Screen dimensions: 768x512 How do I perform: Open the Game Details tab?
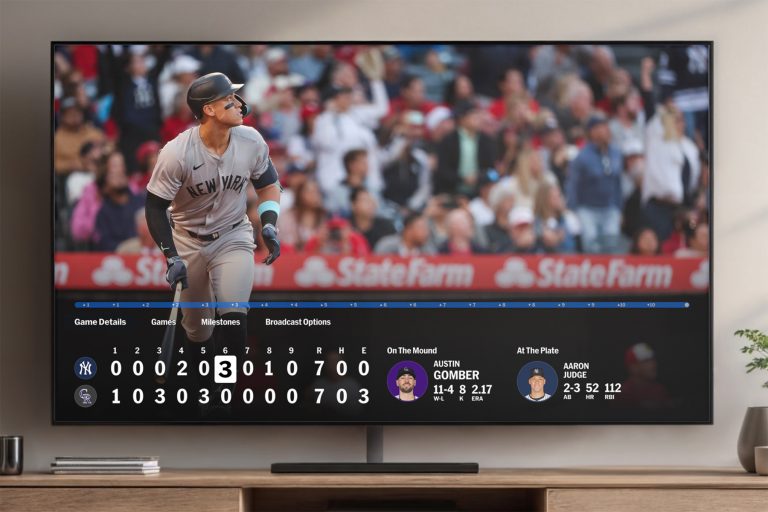(100, 322)
